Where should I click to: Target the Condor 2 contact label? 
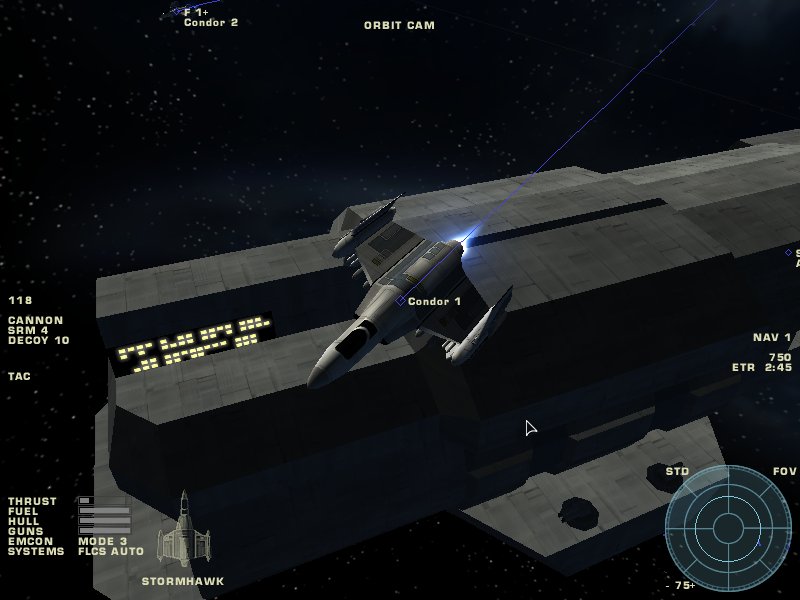coord(210,22)
